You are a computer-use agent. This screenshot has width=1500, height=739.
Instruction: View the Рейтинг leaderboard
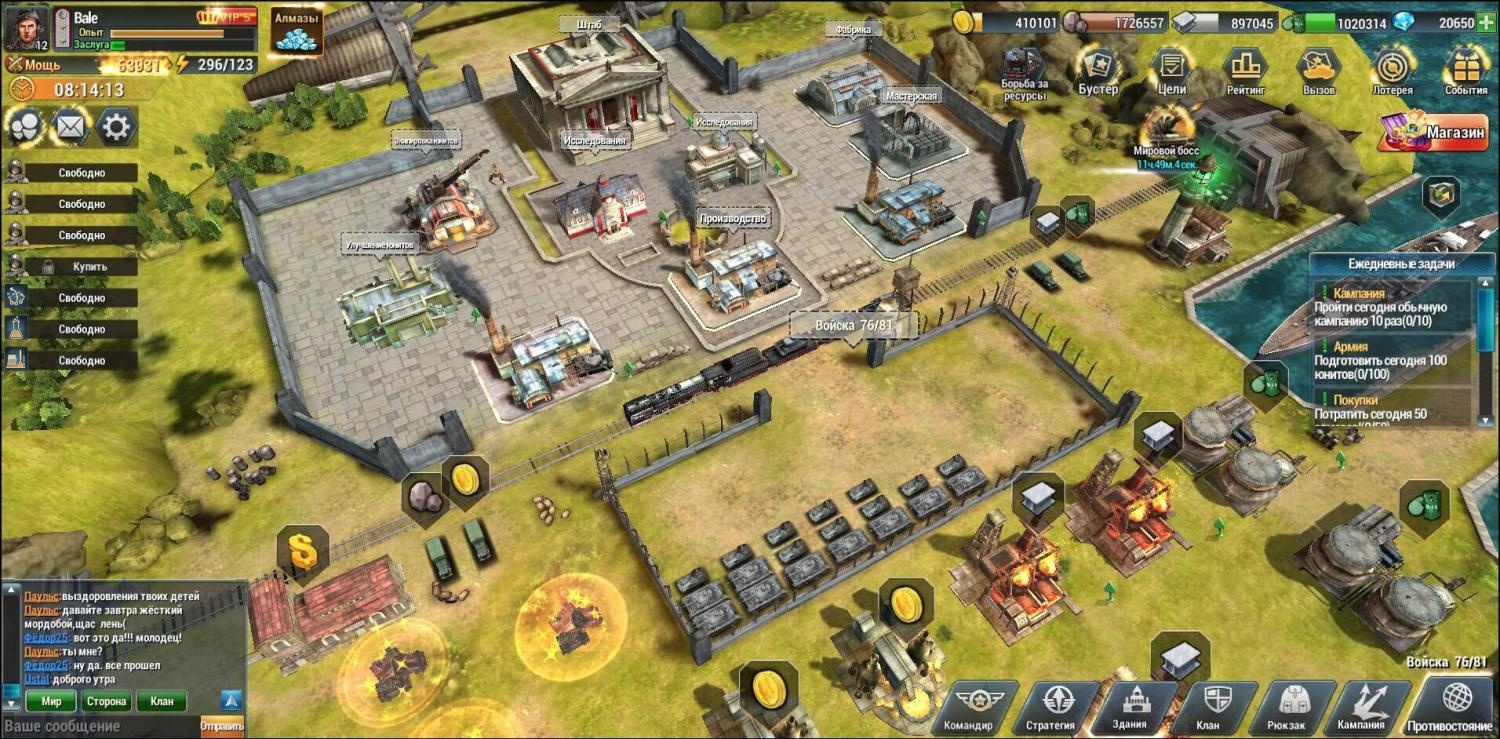1245,69
